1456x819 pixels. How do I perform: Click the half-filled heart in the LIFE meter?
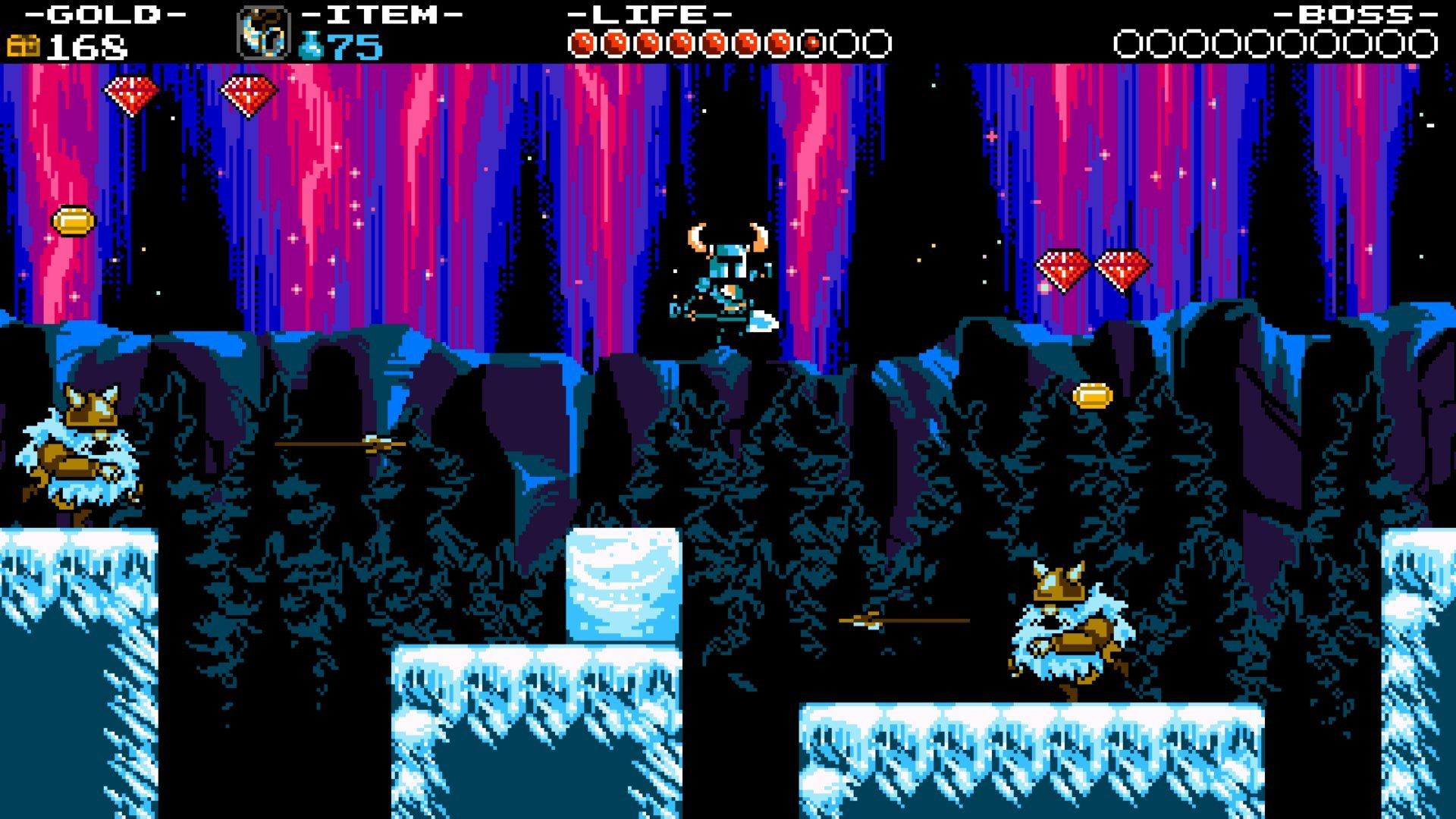tap(811, 42)
